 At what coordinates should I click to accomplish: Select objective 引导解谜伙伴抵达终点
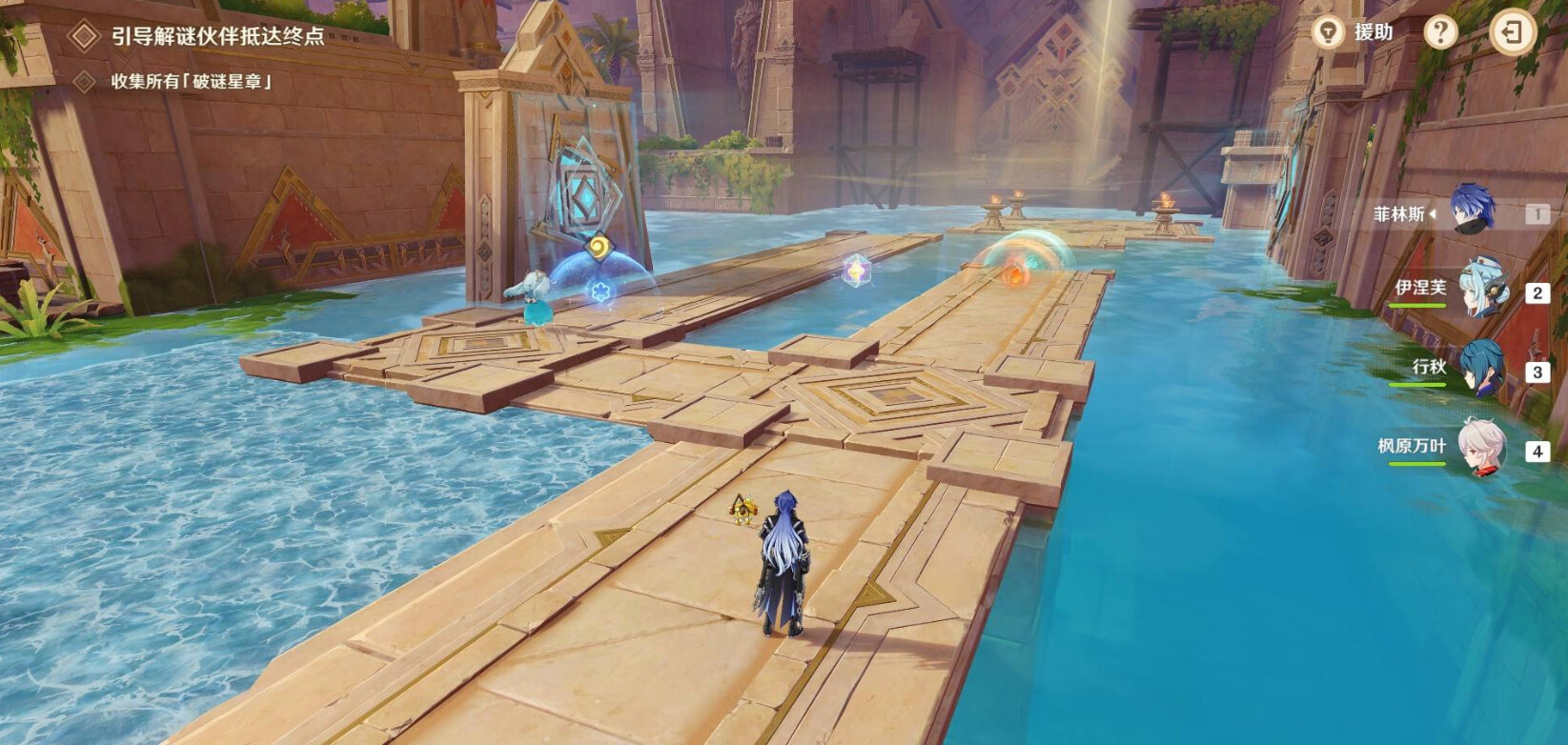(x=217, y=36)
